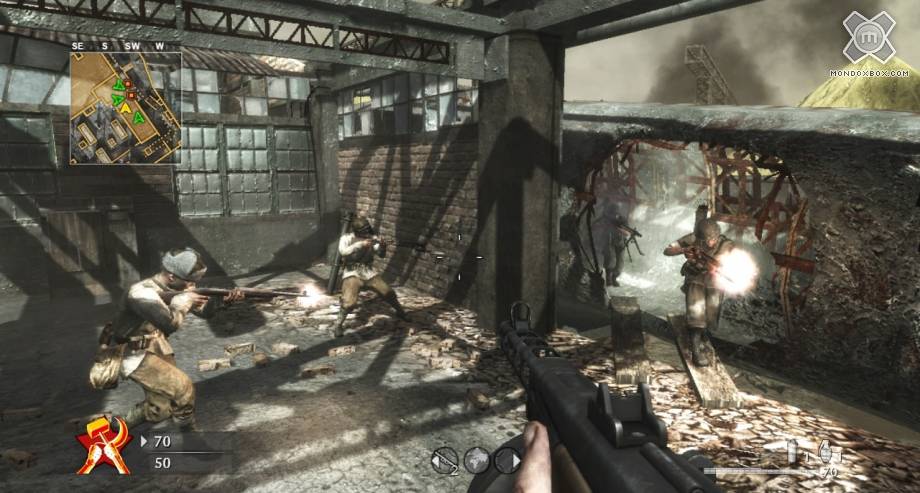Choose the middle circular action icon
920x493 pixels.
click(x=476, y=459)
